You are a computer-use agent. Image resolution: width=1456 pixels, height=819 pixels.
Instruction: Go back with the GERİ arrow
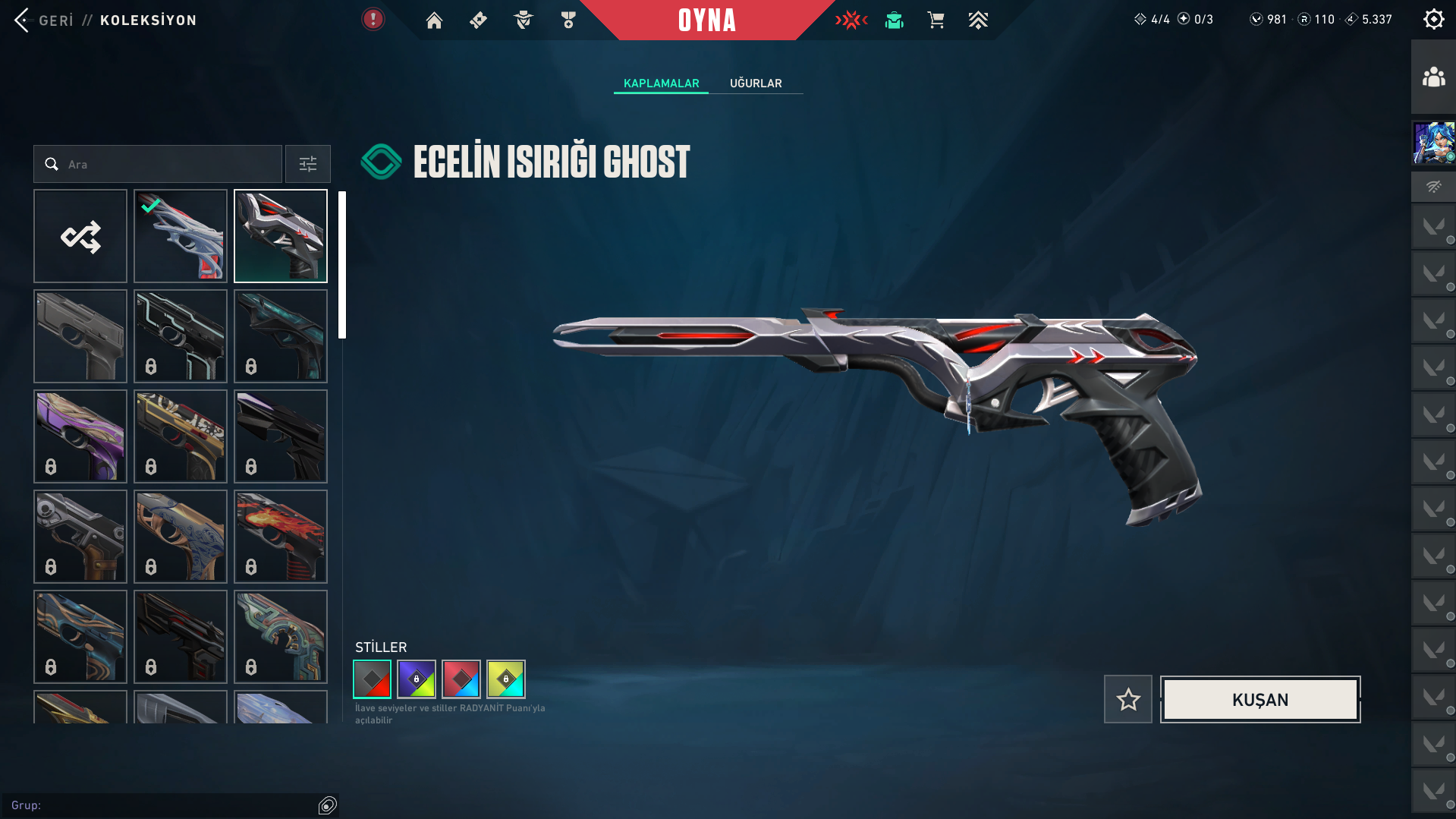23,20
